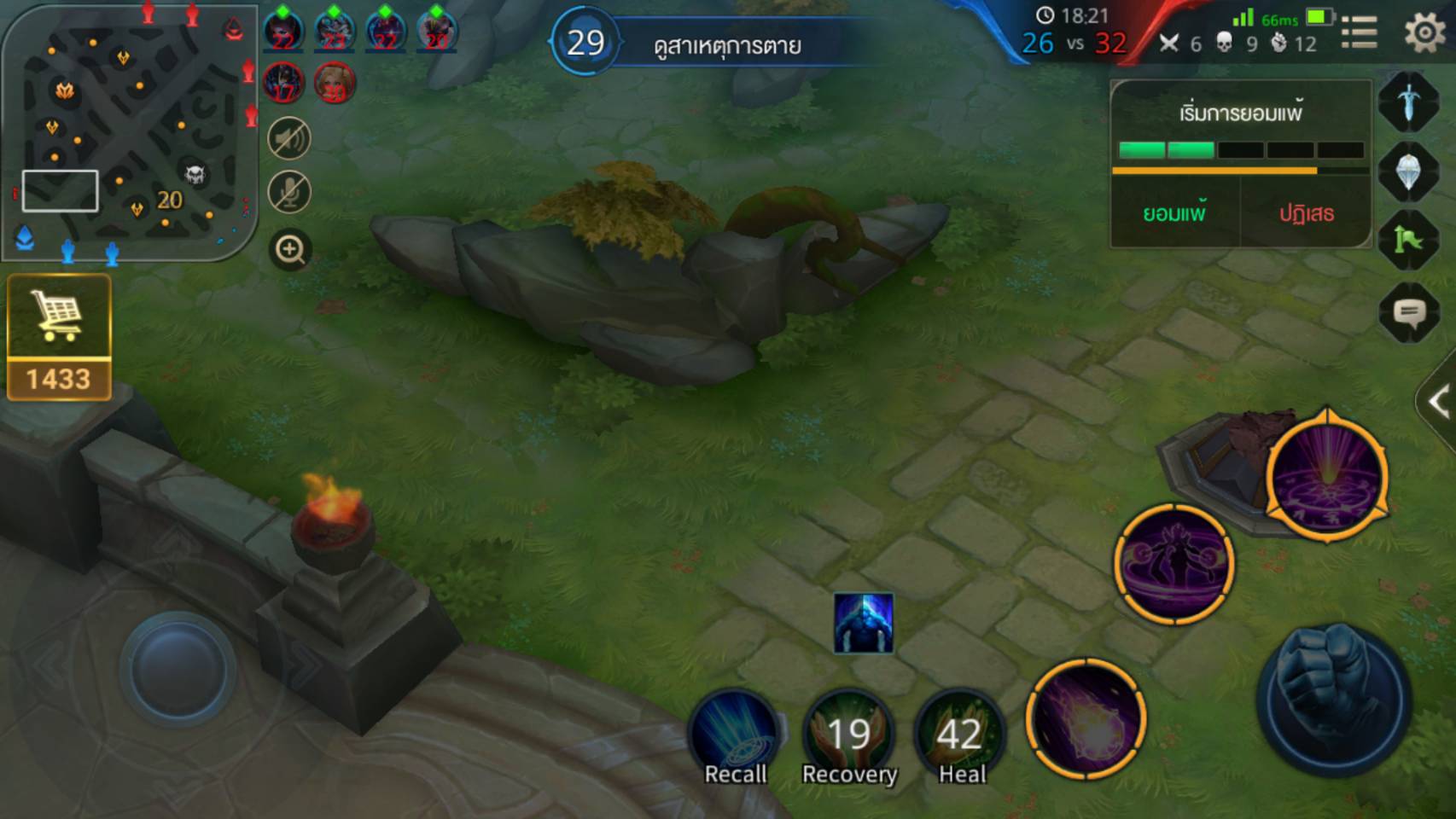Tap the minimap
Image resolution: width=1456 pixels, height=819 pixels.
(x=130, y=132)
